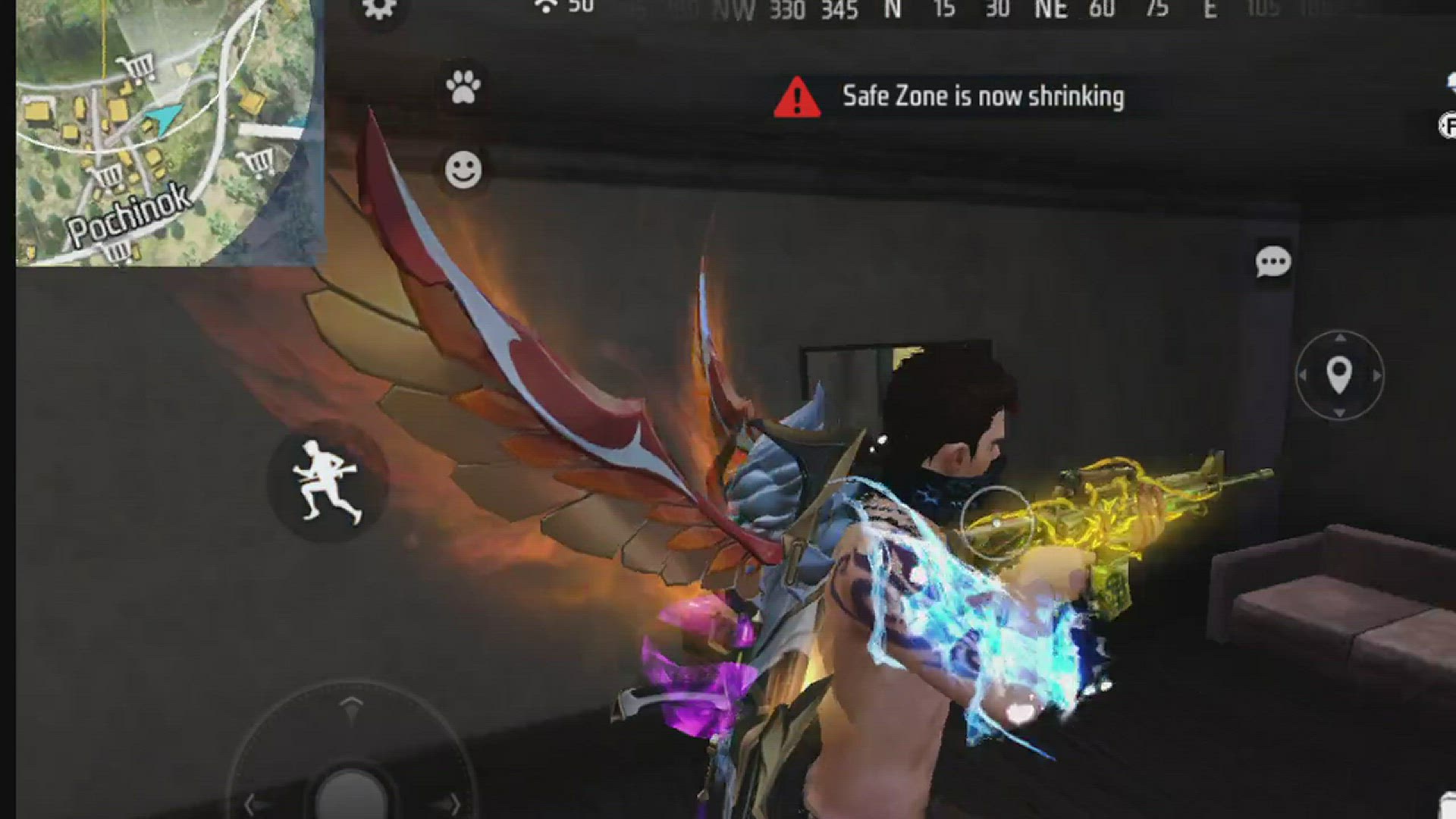Toggle the sprint running button
This screenshot has height=819, width=1456.
327,482
